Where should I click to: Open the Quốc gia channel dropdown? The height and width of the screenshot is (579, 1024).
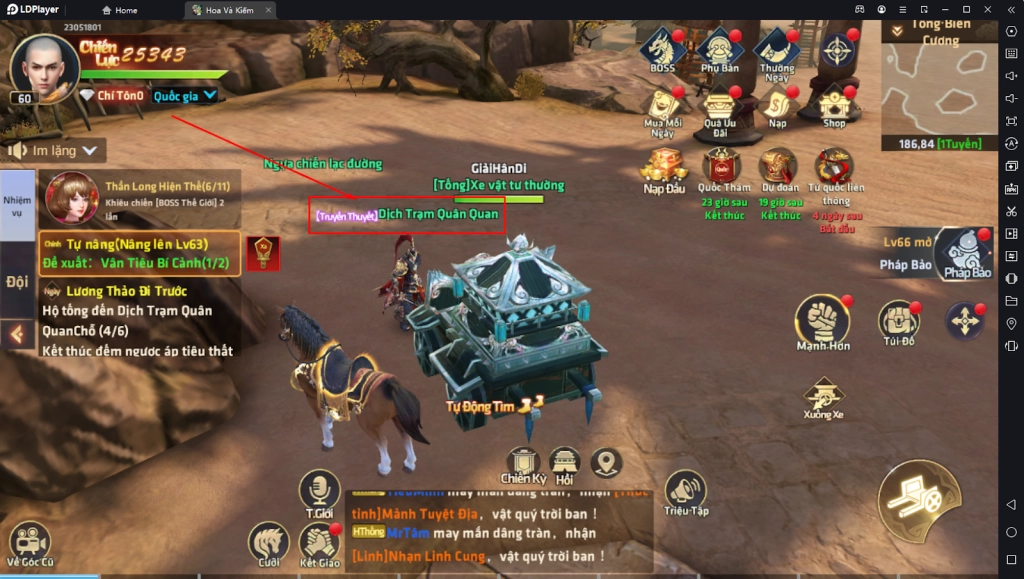(x=186, y=96)
